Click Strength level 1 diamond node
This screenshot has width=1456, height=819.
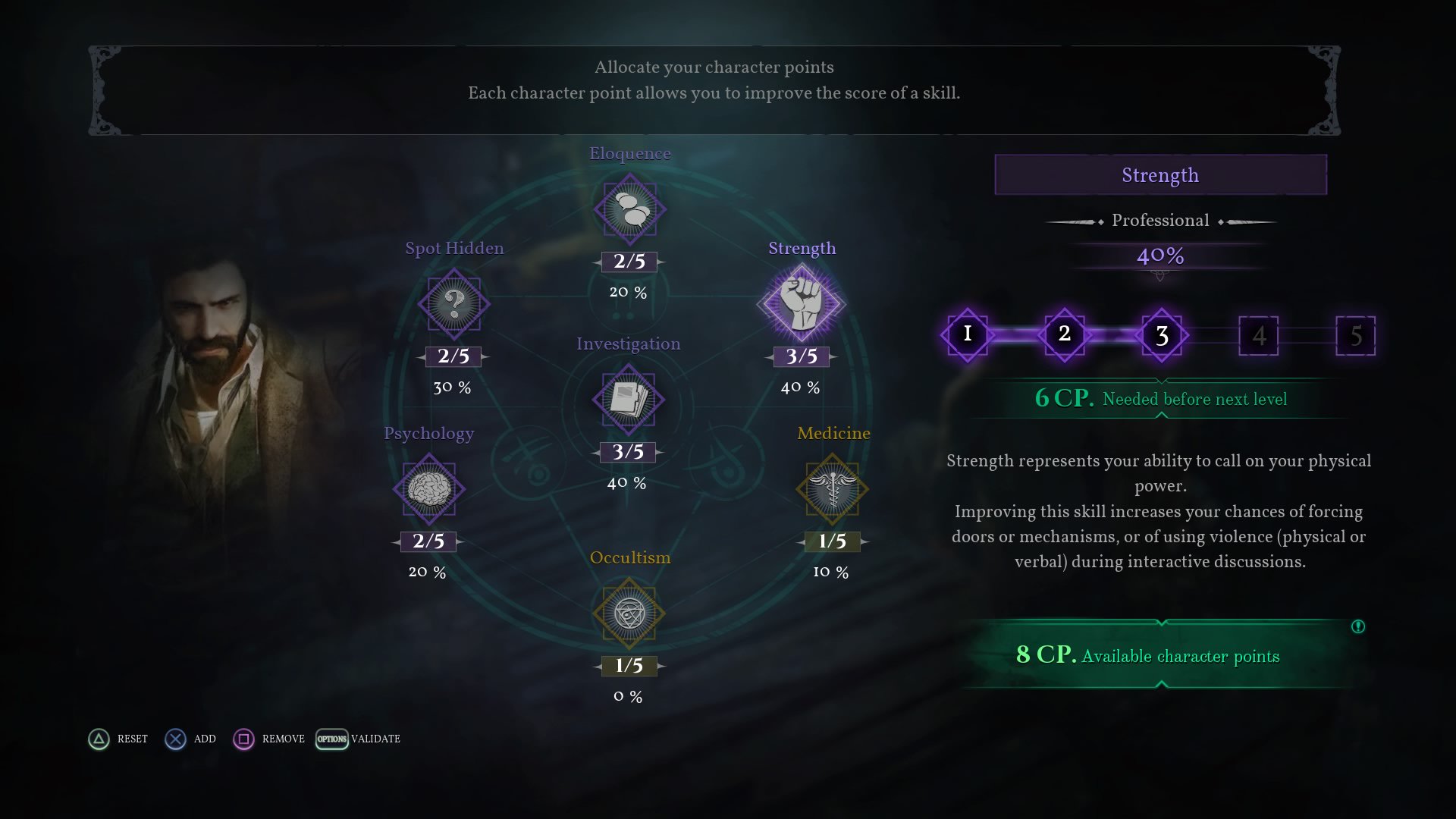click(968, 334)
